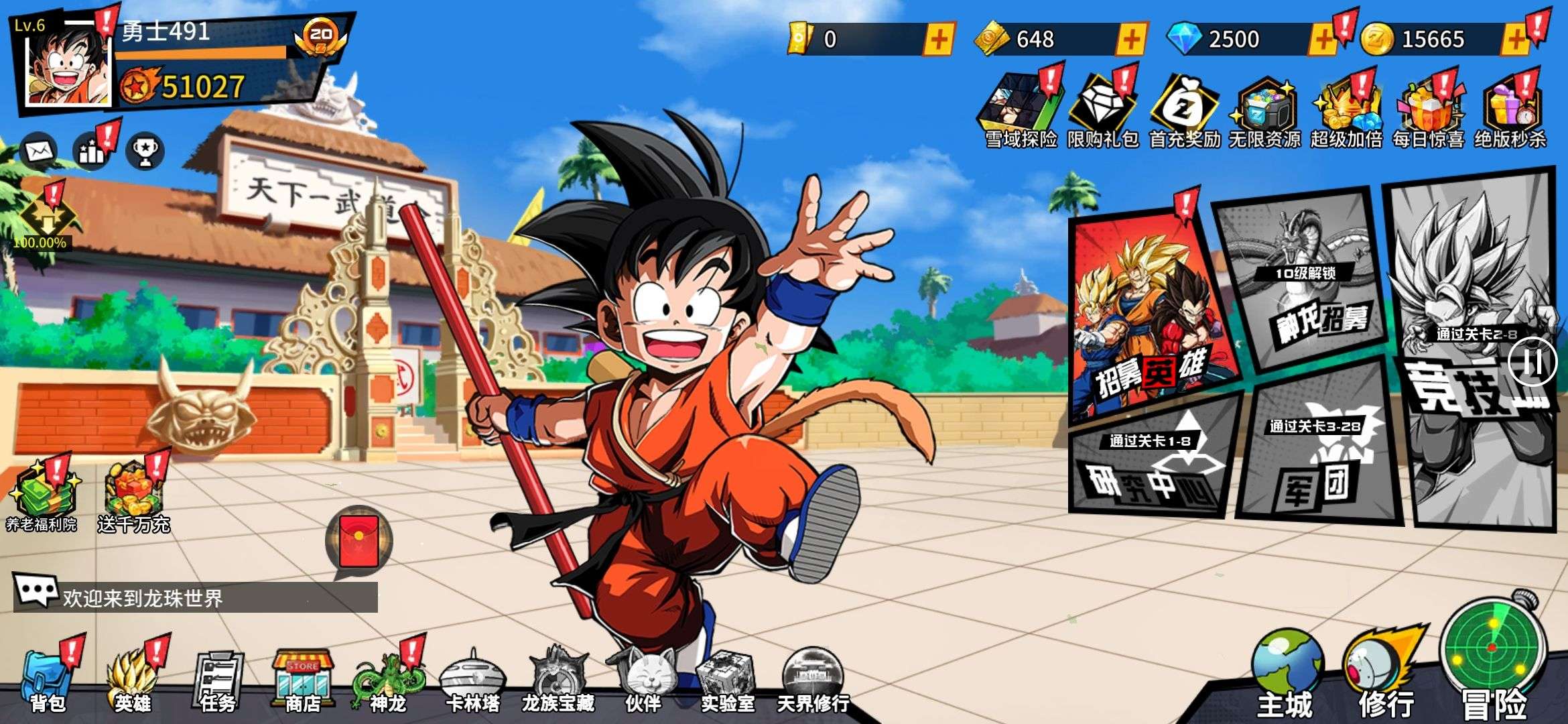This screenshot has height=724, width=1568.
Task: Claim the red envelope bubble
Action: coord(359,541)
